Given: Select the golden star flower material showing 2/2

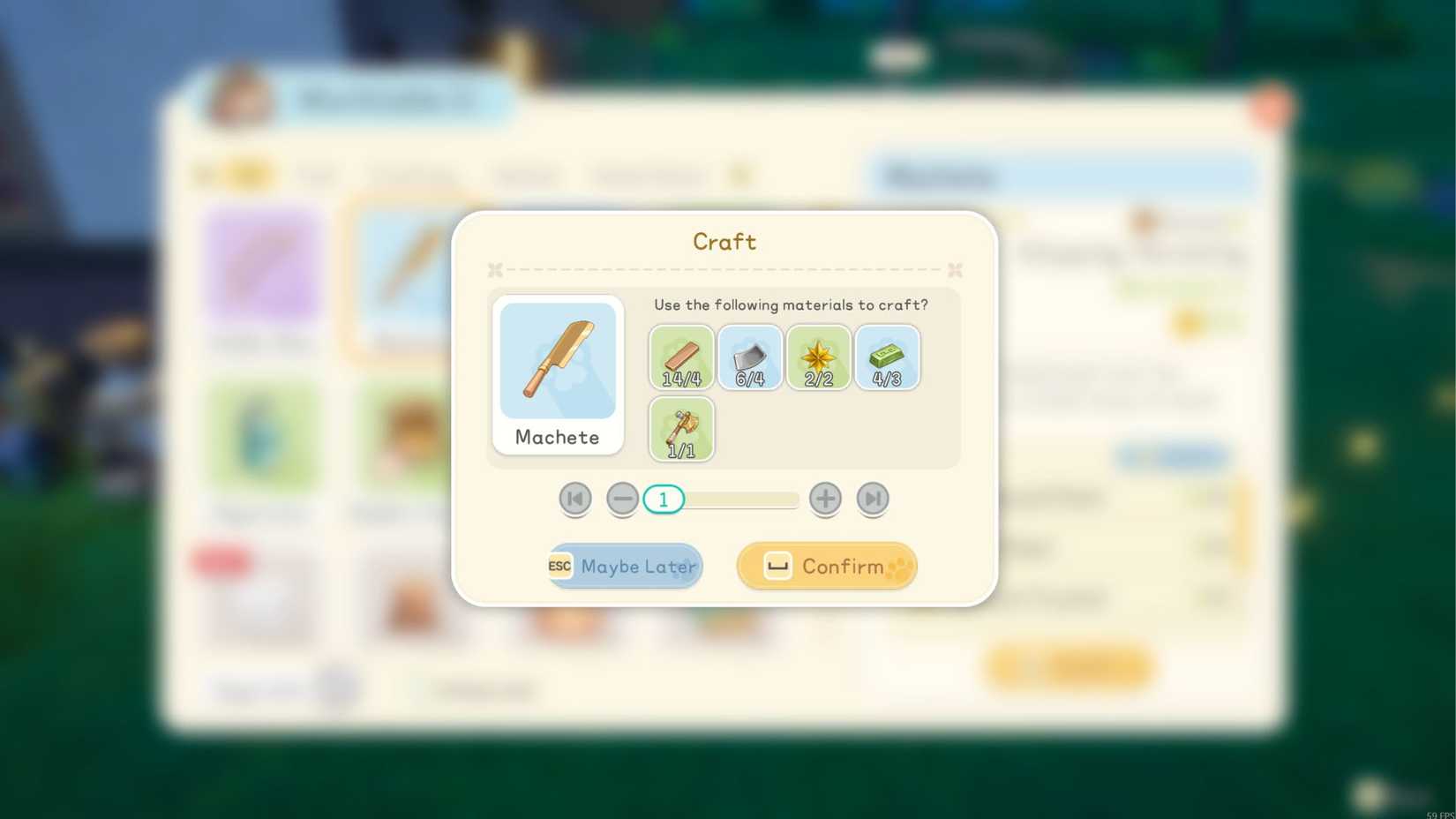Looking at the screenshot, I should [818, 357].
